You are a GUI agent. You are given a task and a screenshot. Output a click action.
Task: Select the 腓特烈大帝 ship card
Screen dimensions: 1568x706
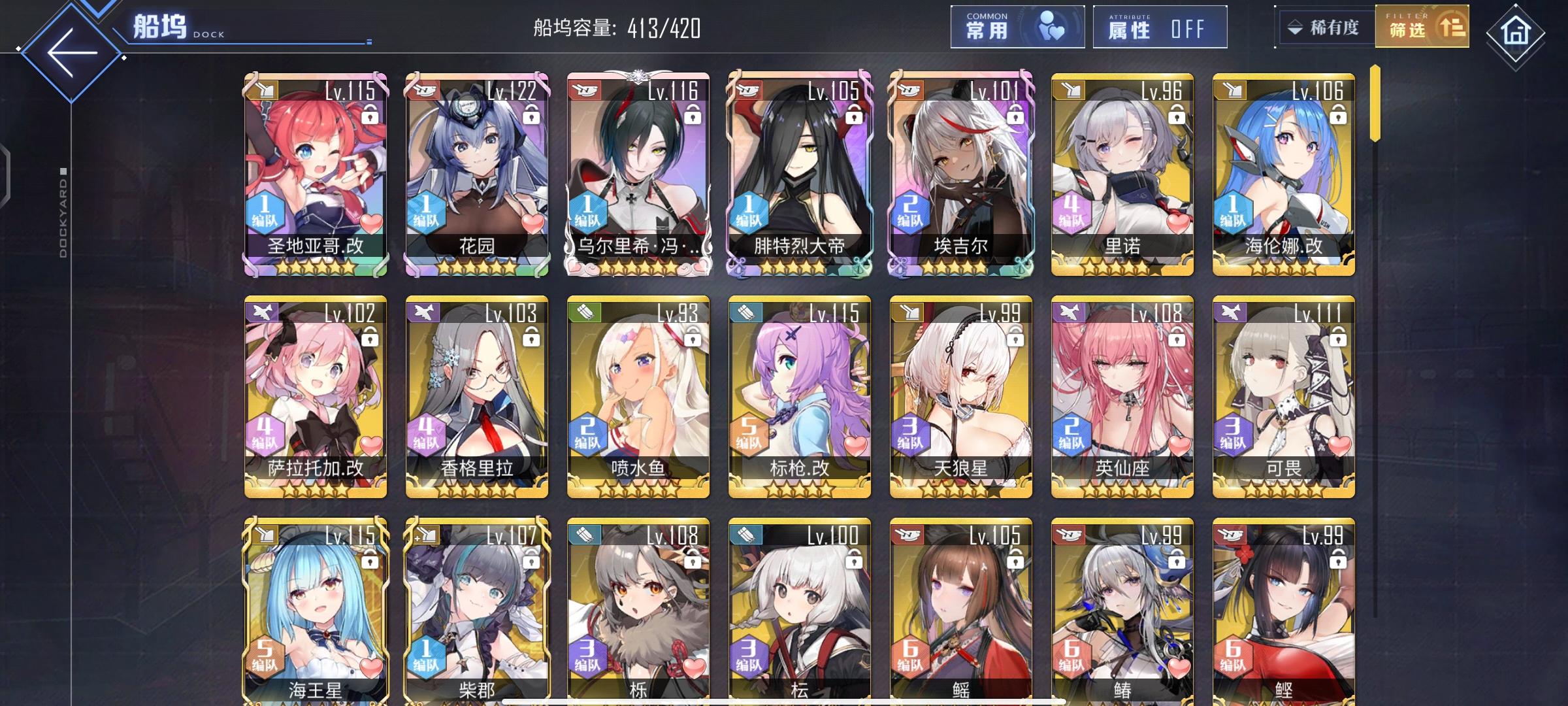coord(796,176)
